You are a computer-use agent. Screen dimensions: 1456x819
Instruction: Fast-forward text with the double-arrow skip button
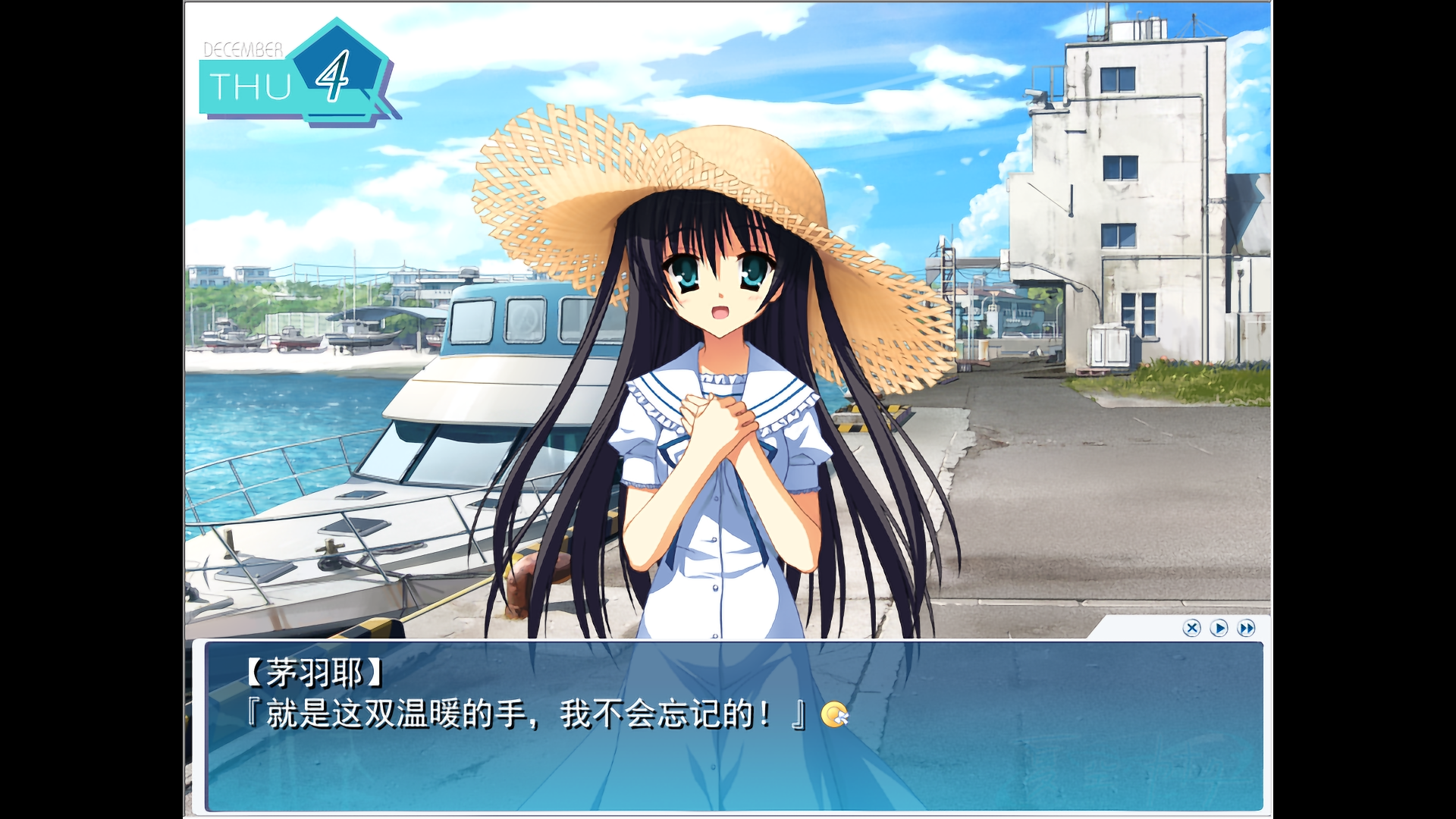[x=1246, y=628]
